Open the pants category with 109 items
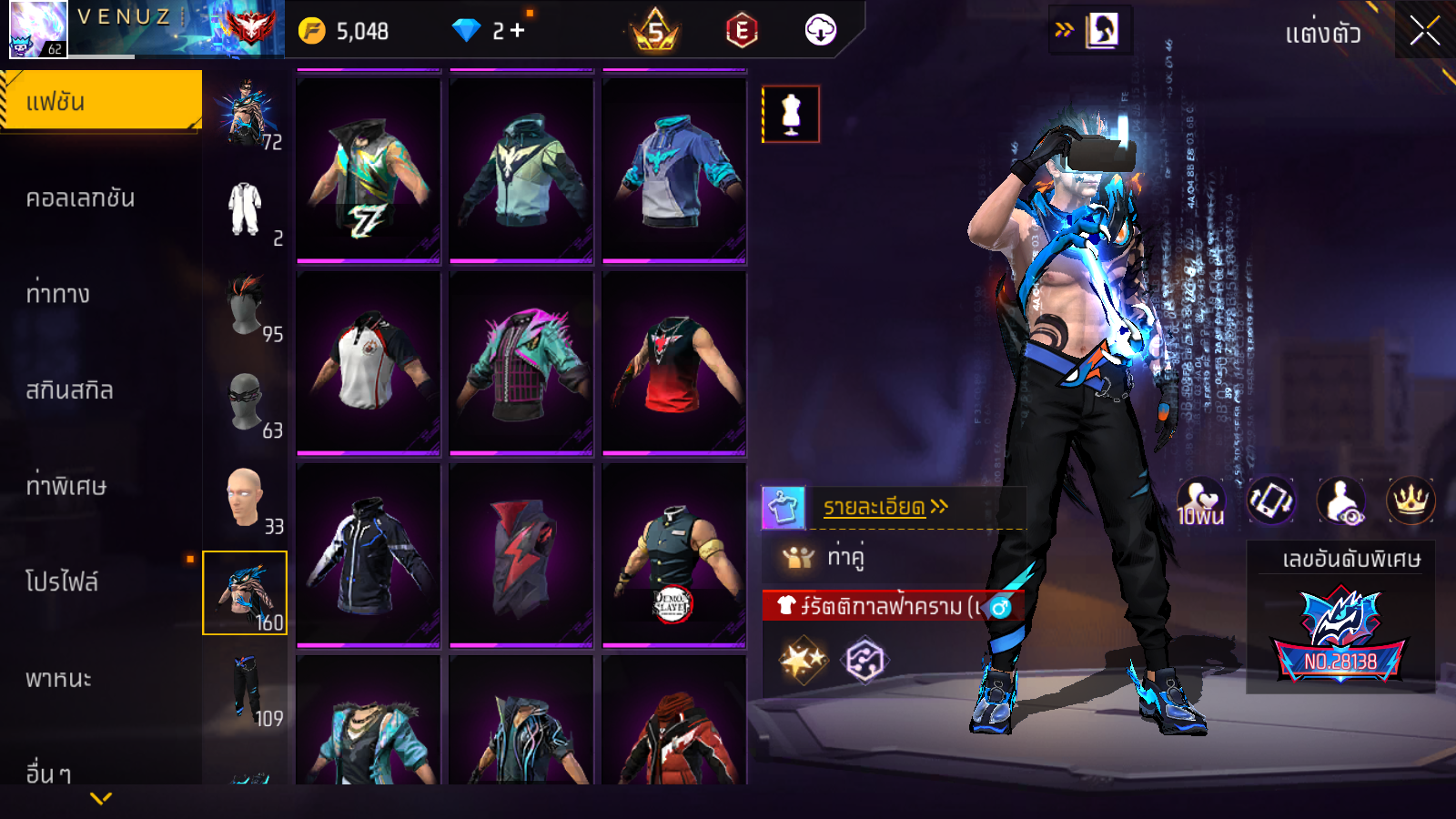Viewport: 1456px width, 819px height. click(246, 690)
